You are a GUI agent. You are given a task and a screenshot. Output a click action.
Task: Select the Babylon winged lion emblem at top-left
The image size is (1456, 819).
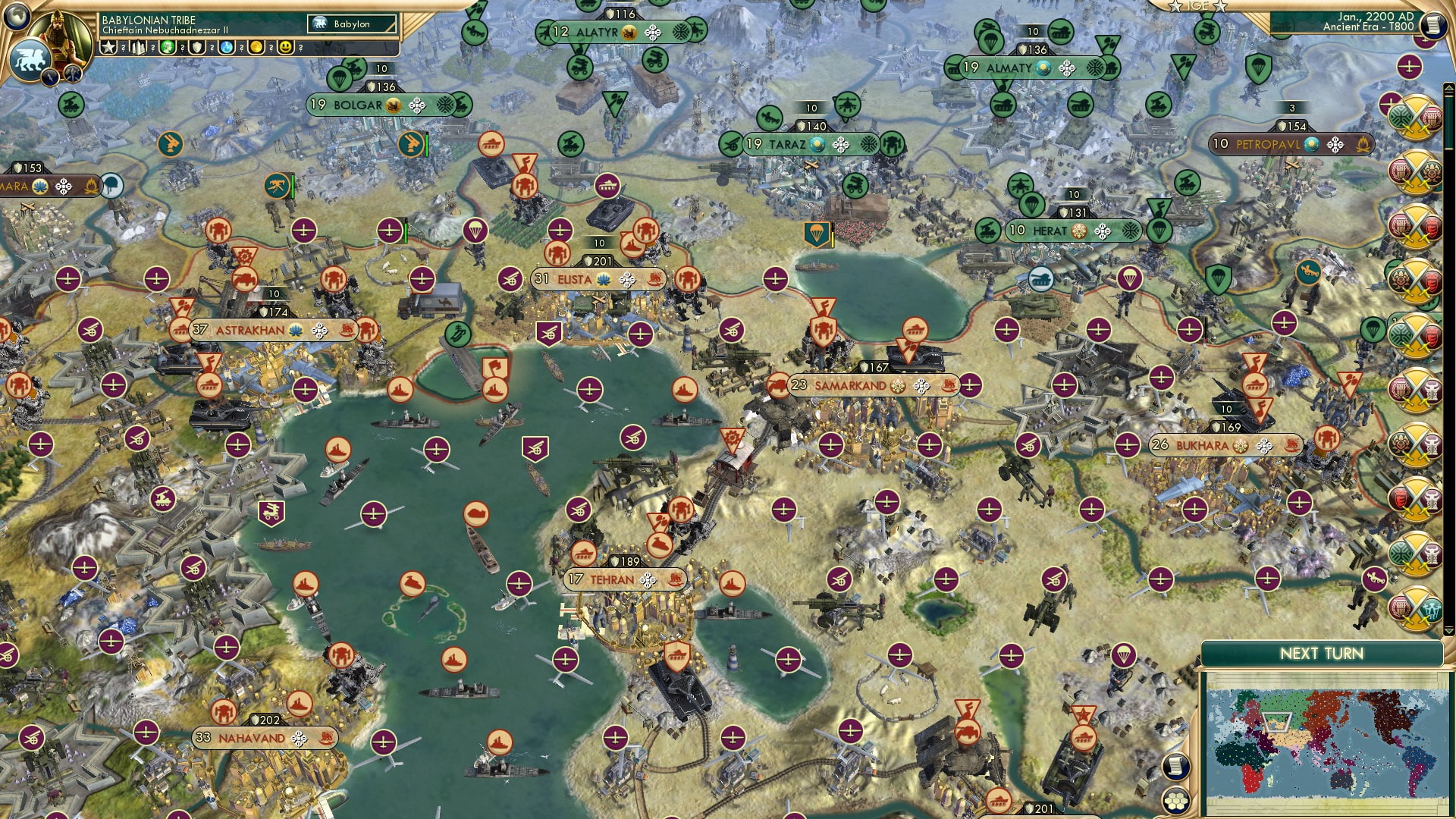click(x=30, y=63)
